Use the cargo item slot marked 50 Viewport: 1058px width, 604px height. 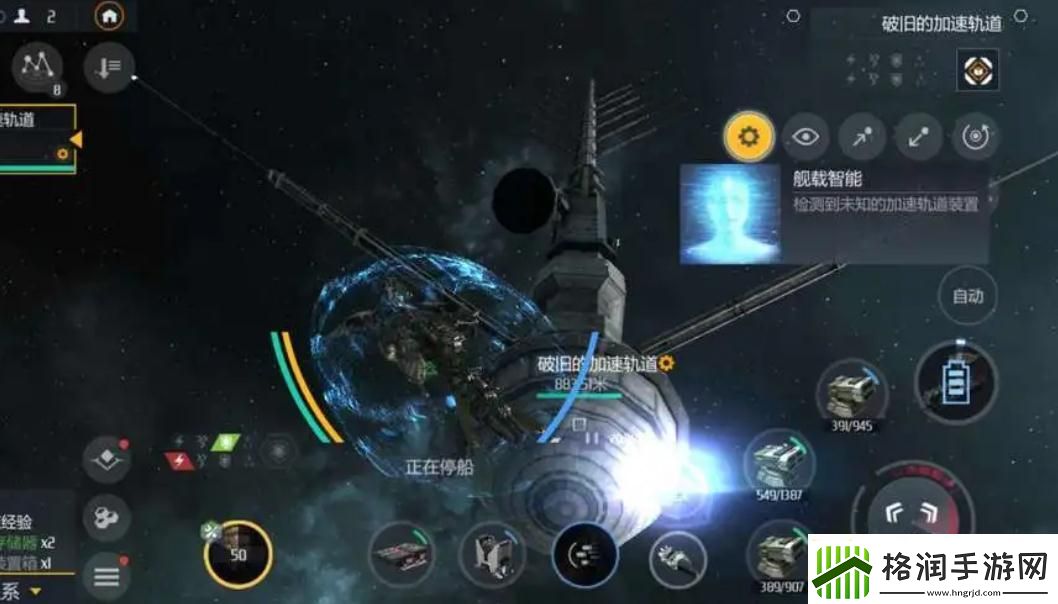[238, 554]
